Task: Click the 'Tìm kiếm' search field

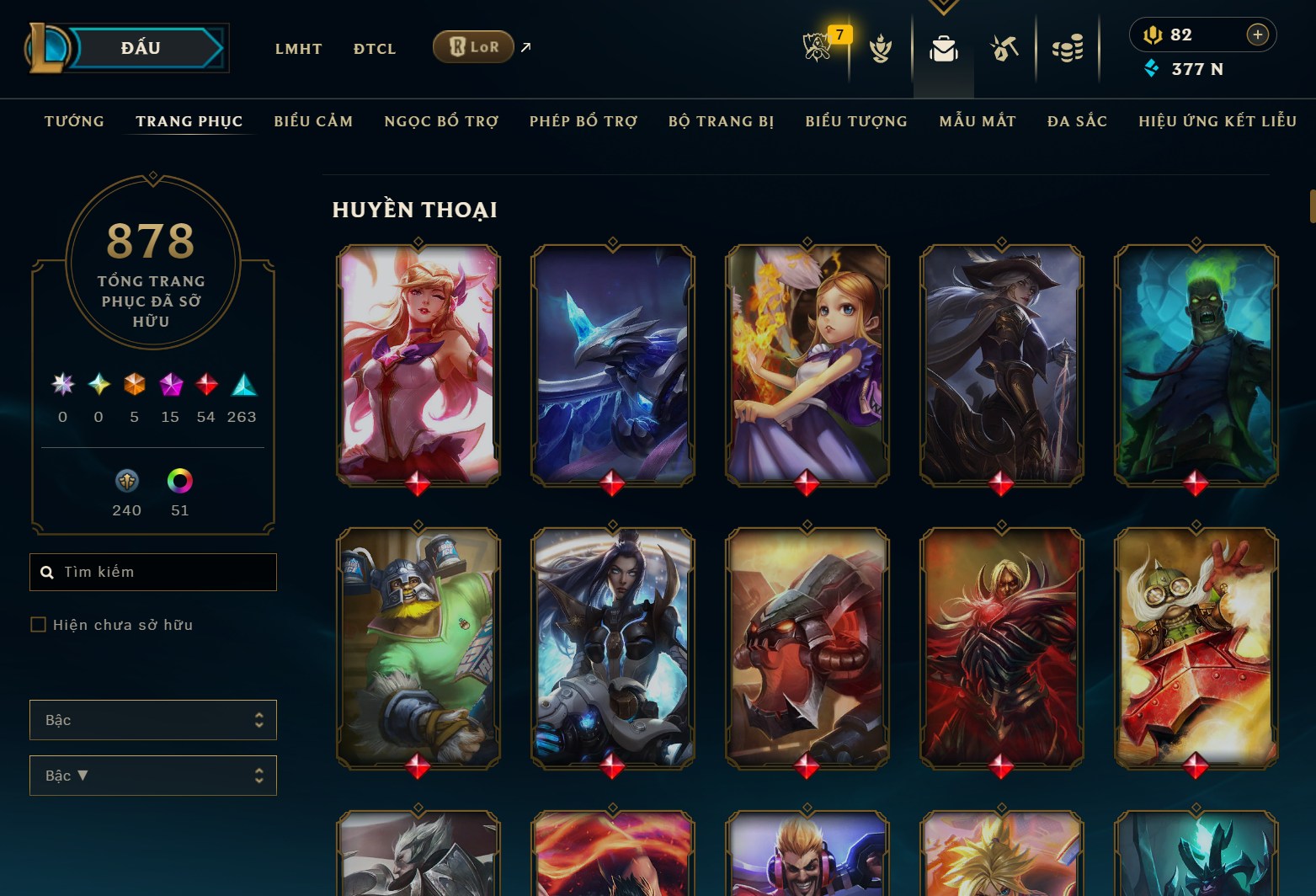Action: (152, 572)
